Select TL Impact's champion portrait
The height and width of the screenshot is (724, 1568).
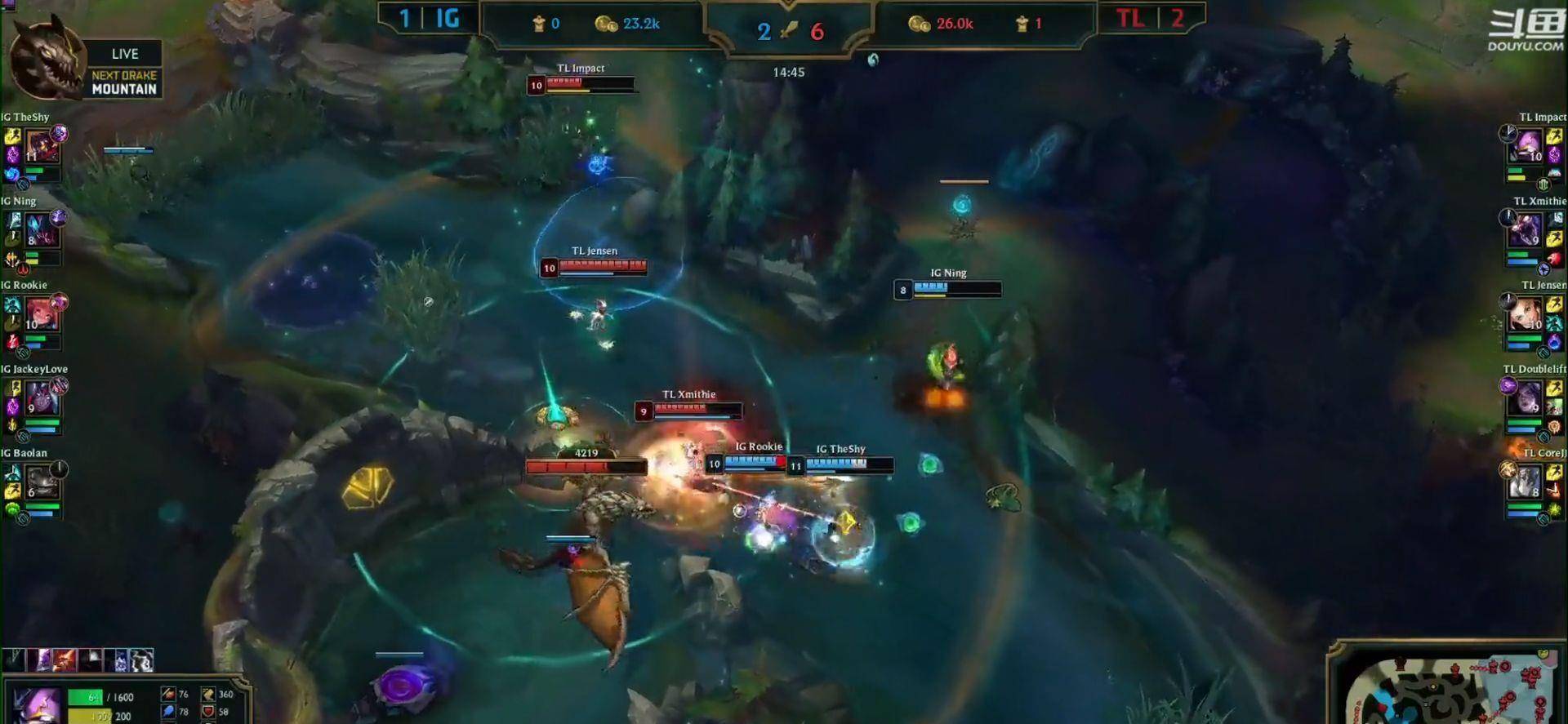pyautogui.click(x=1527, y=149)
